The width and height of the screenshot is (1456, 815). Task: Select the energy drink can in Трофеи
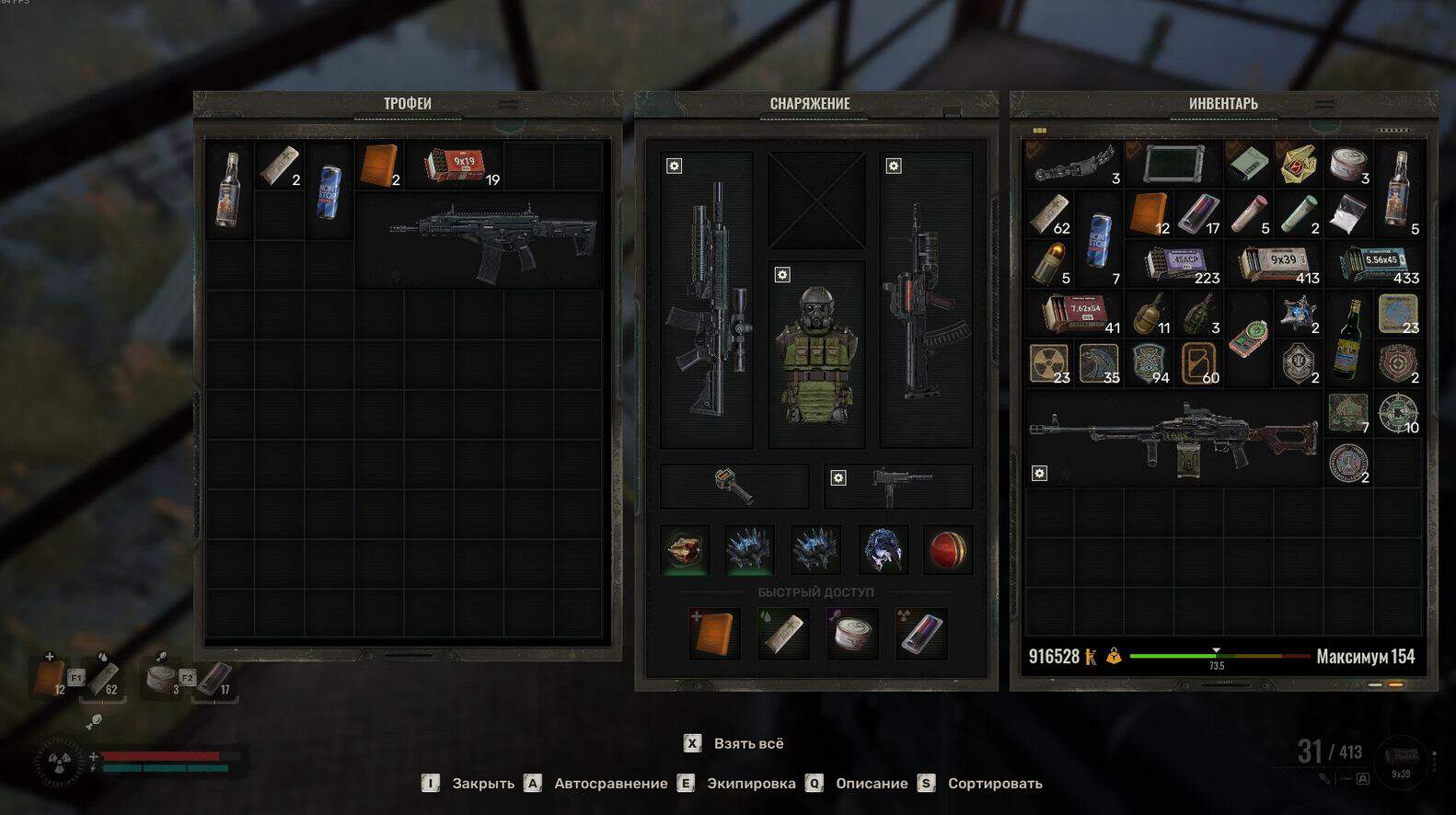coord(329,191)
